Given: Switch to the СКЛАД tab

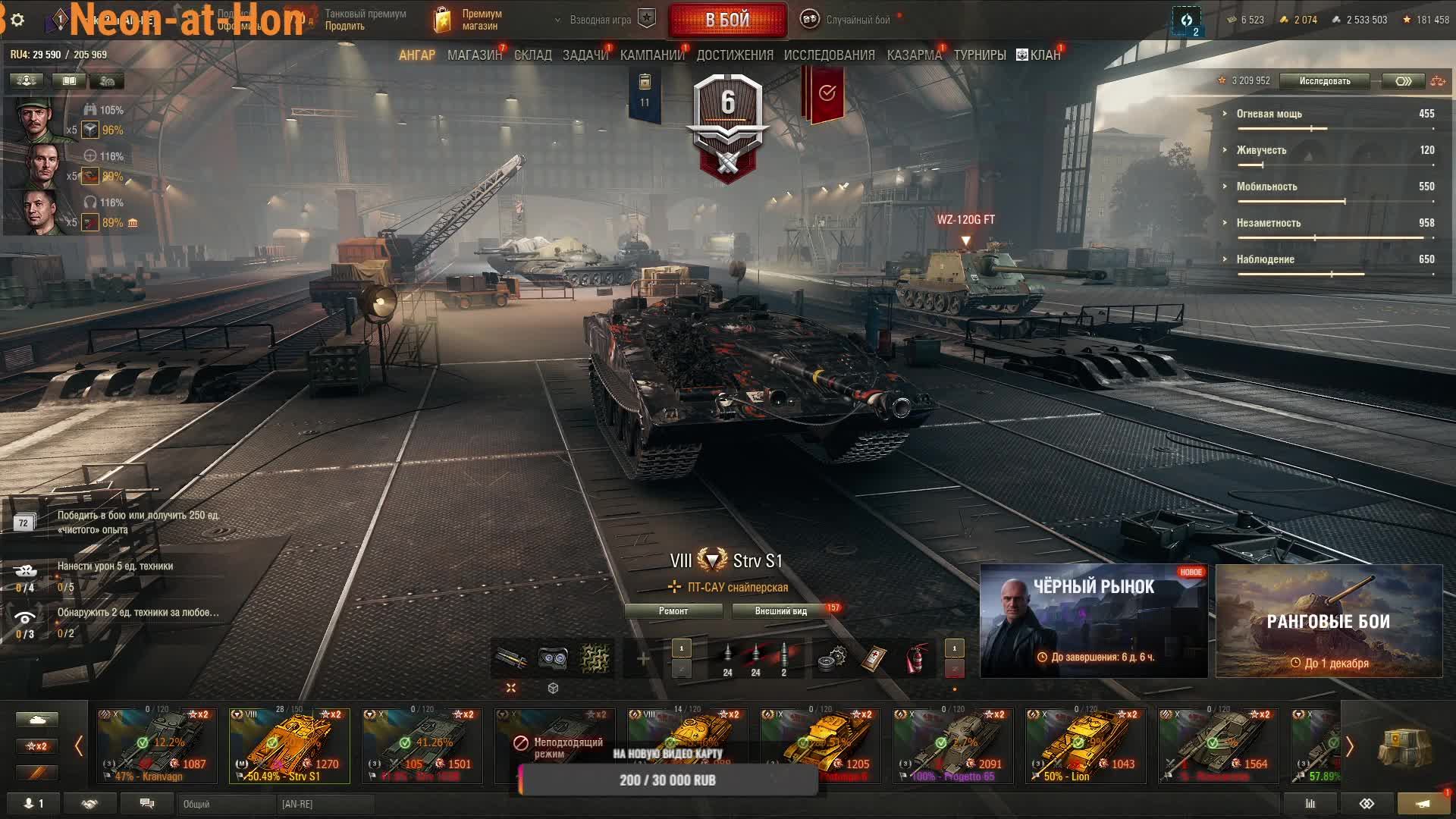Looking at the screenshot, I should [x=532, y=55].
